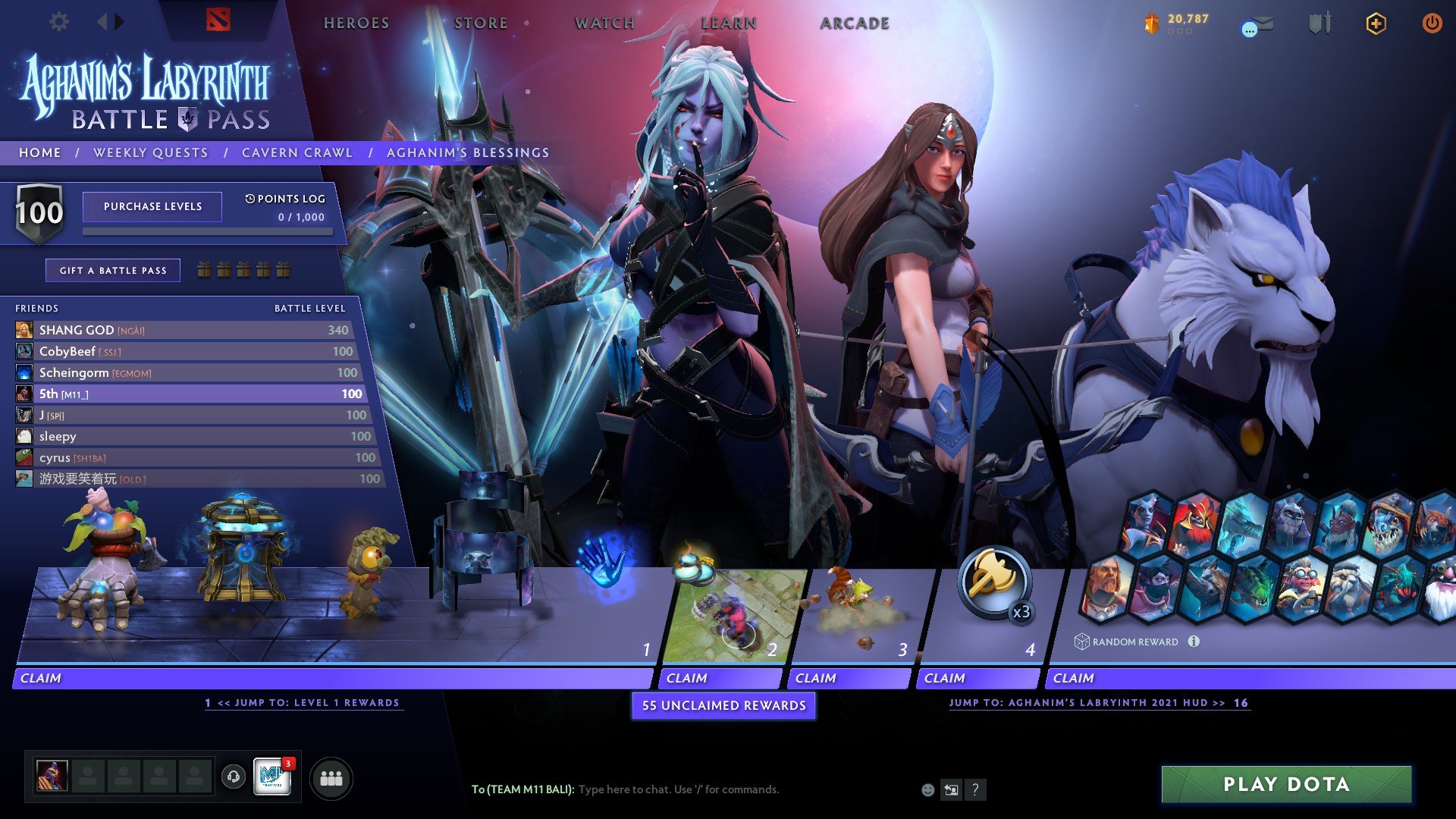Switch to Cavern Crawl
The width and height of the screenshot is (1456, 819).
click(x=297, y=152)
